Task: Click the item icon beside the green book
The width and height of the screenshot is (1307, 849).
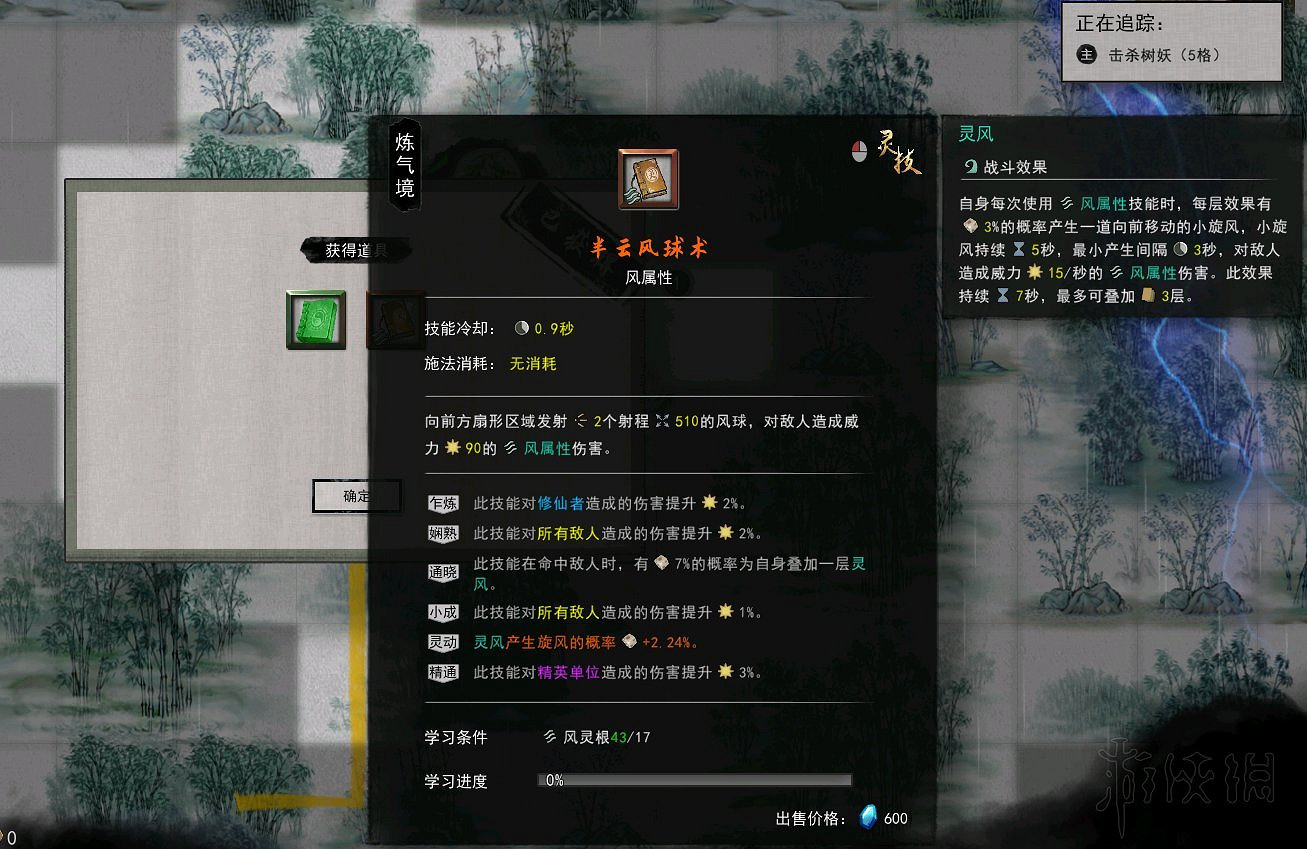Action: [395, 318]
